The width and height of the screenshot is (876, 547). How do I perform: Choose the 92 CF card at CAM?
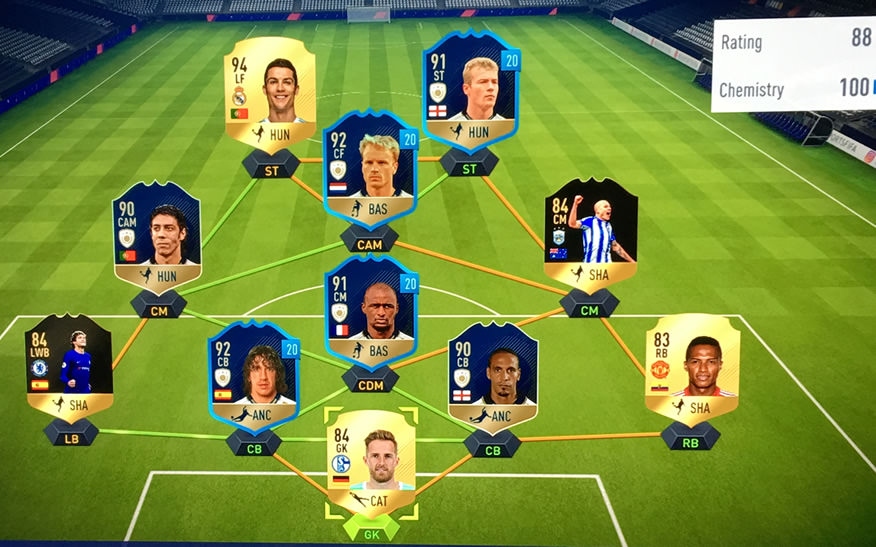coord(370,168)
